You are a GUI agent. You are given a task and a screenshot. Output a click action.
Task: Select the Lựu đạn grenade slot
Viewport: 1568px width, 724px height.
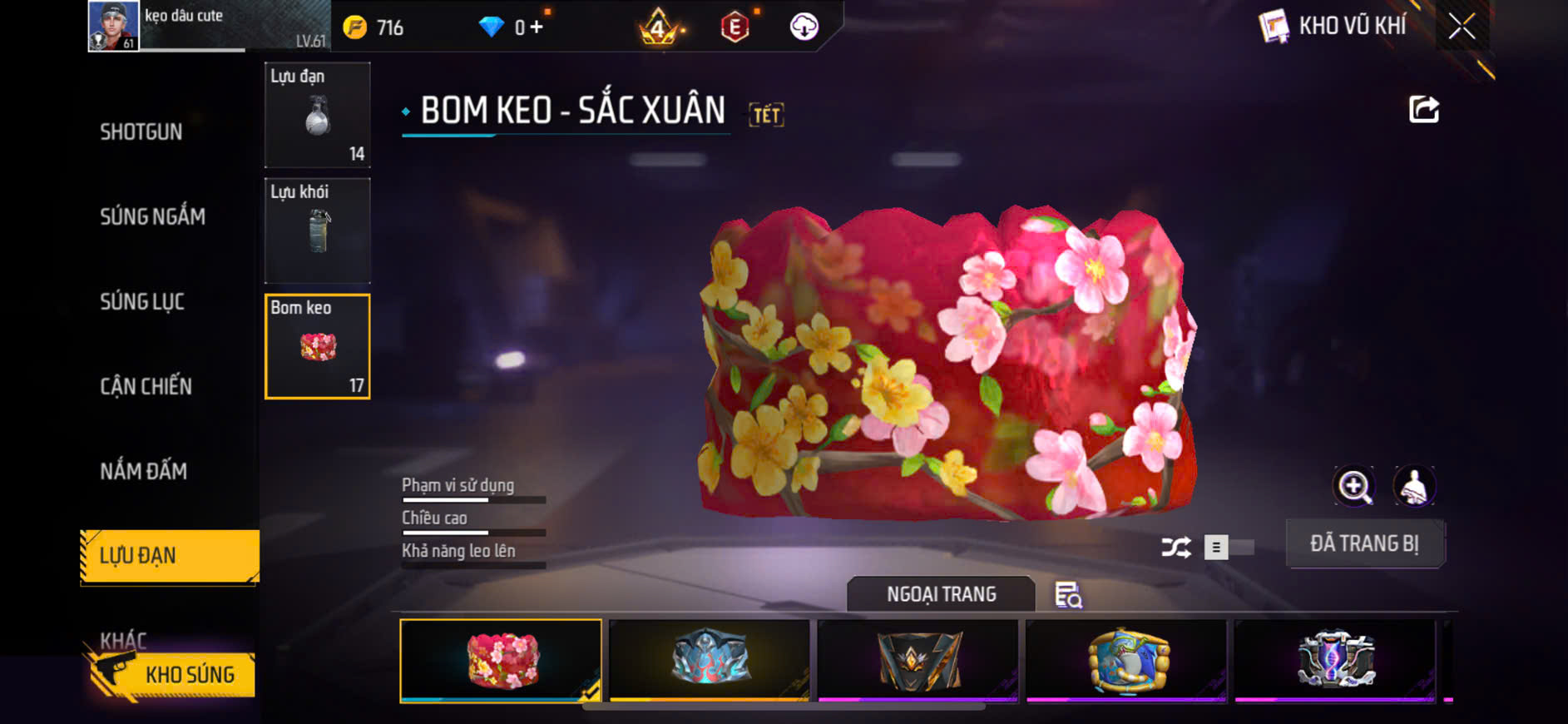(x=317, y=115)
